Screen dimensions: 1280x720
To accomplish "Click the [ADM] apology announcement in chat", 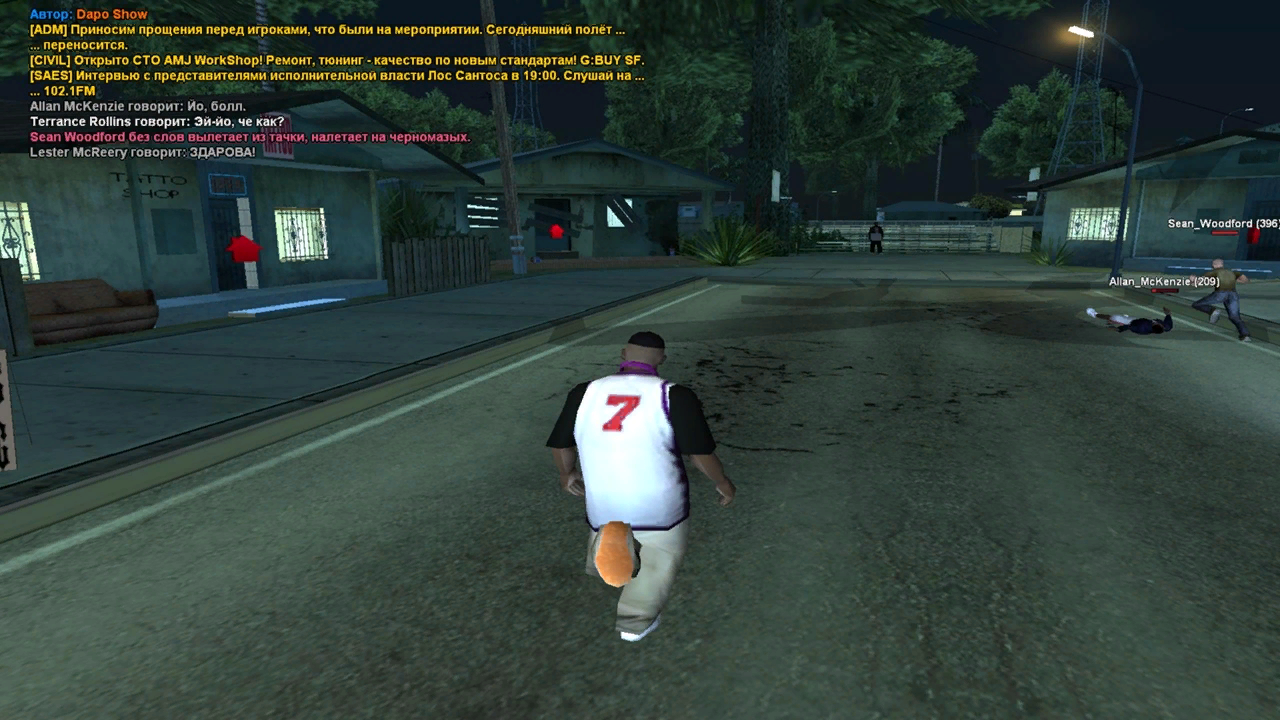I will tap(327, 30).
